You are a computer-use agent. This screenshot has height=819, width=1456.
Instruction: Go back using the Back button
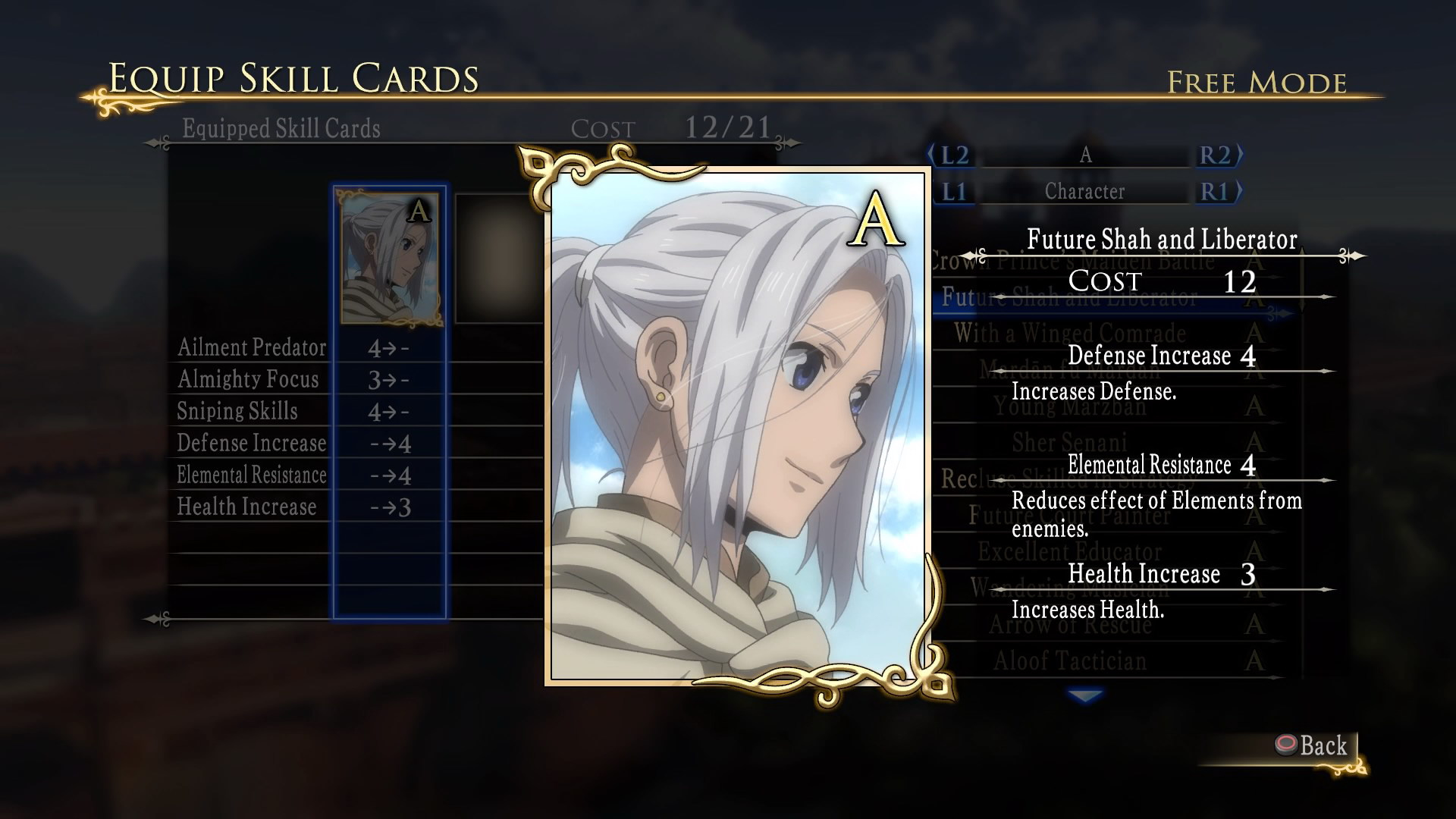(x=1313, y=746)
